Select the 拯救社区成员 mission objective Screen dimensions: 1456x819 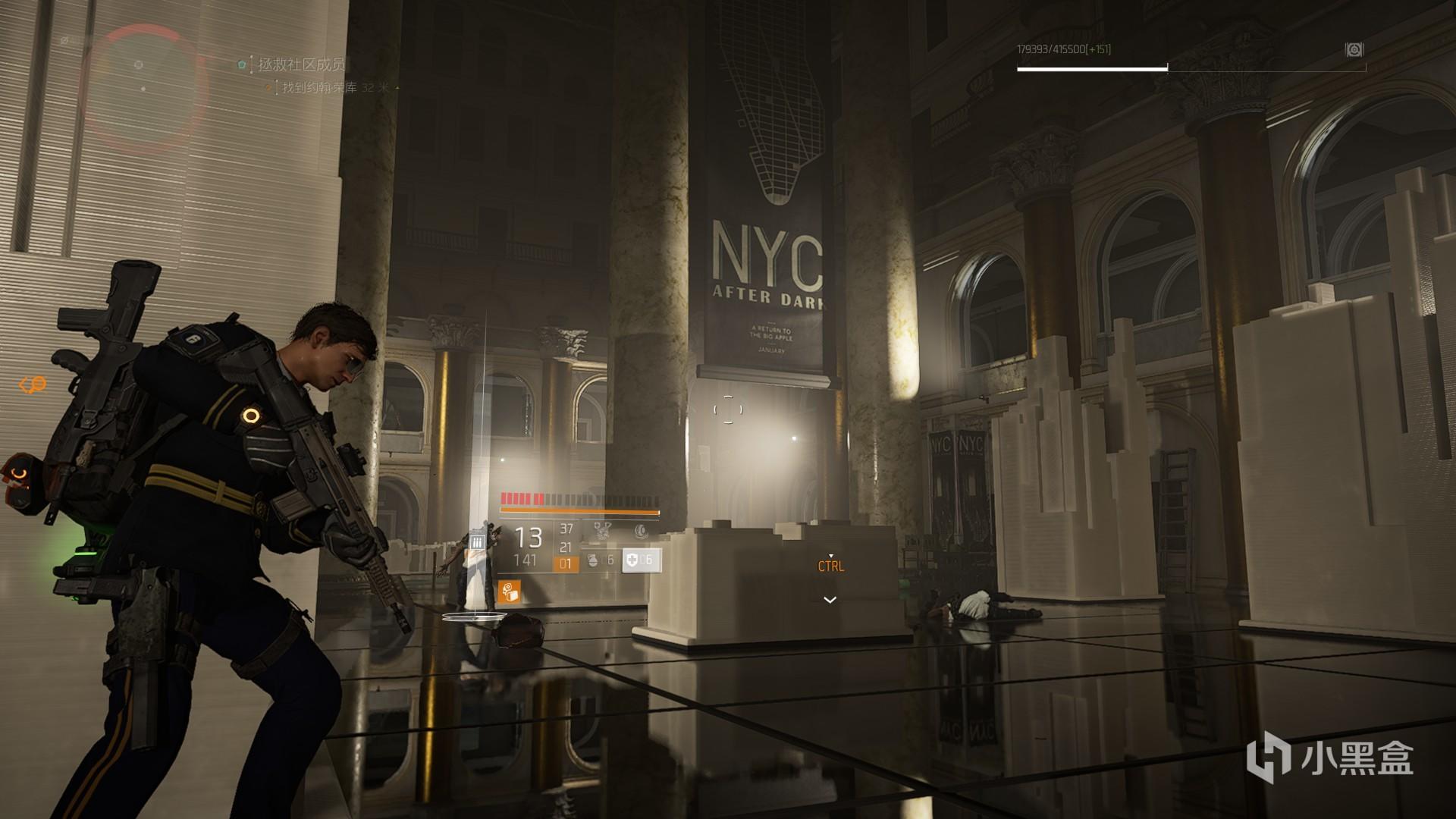tap(302, 65)
